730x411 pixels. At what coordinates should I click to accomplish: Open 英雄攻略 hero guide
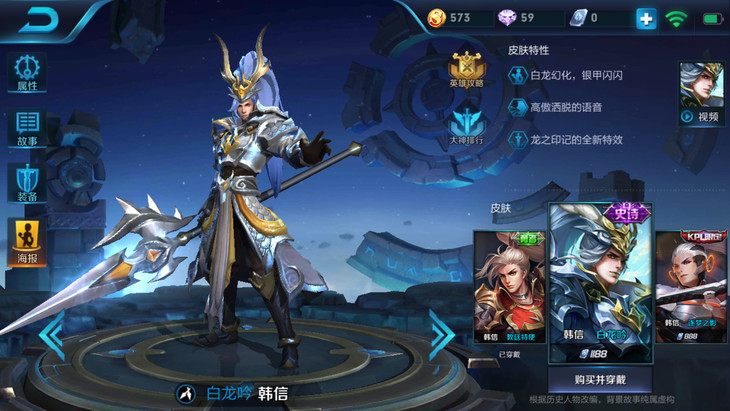tap(466, 70)
